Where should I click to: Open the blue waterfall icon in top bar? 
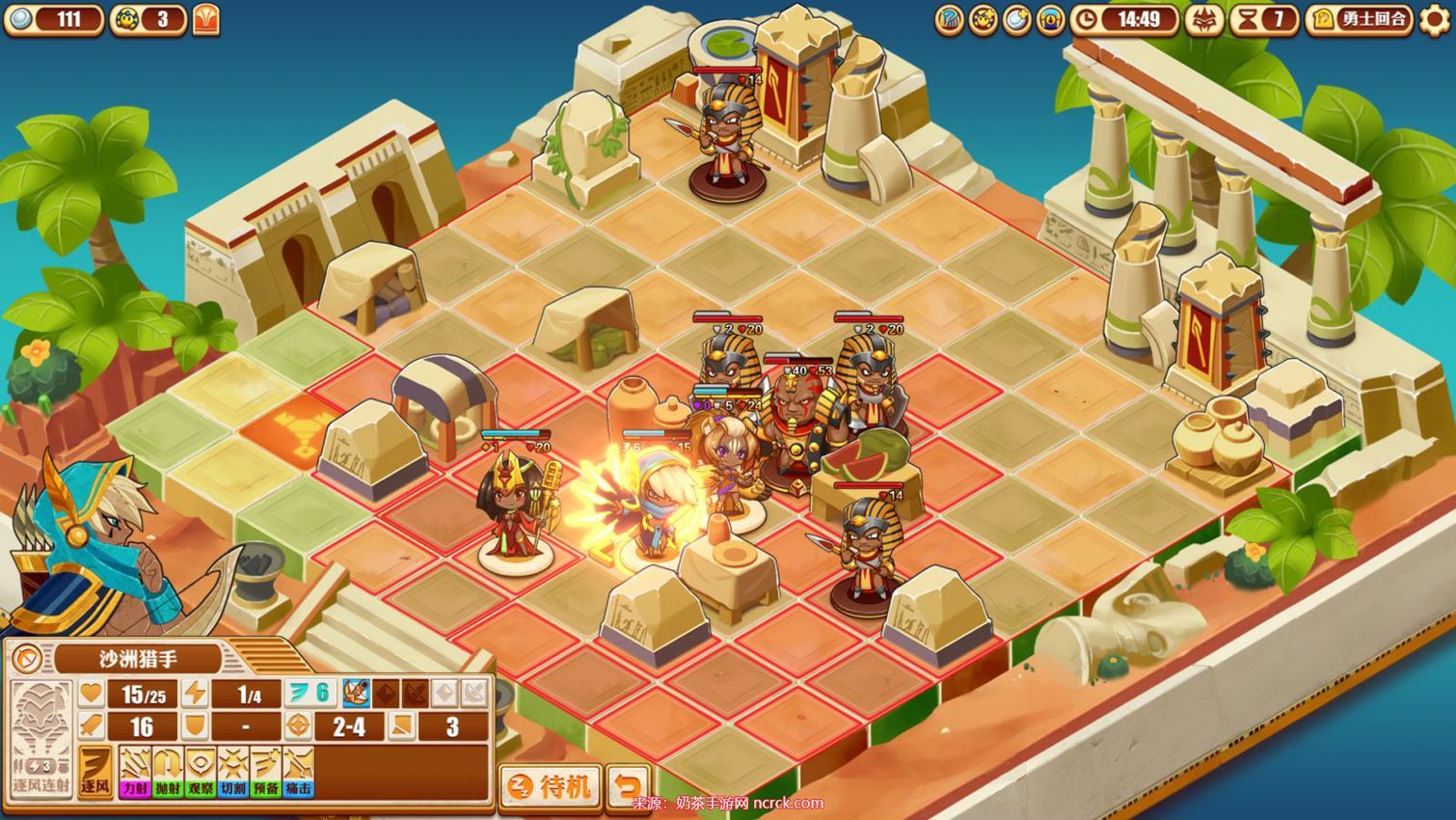tap(949, 20)
